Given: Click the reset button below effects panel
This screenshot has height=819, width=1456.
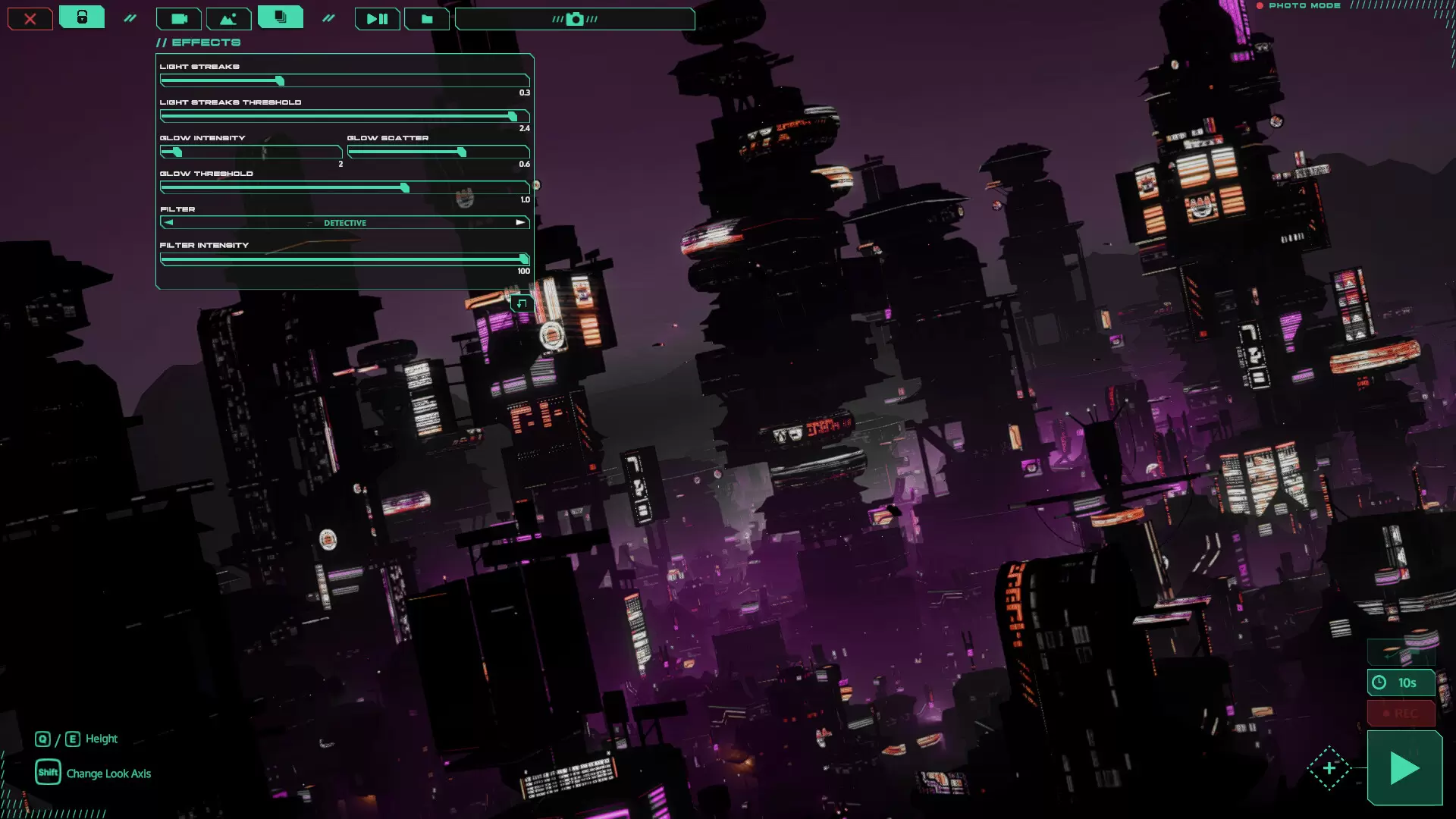Looking at the screenshot, I should [x=522, y=304].
